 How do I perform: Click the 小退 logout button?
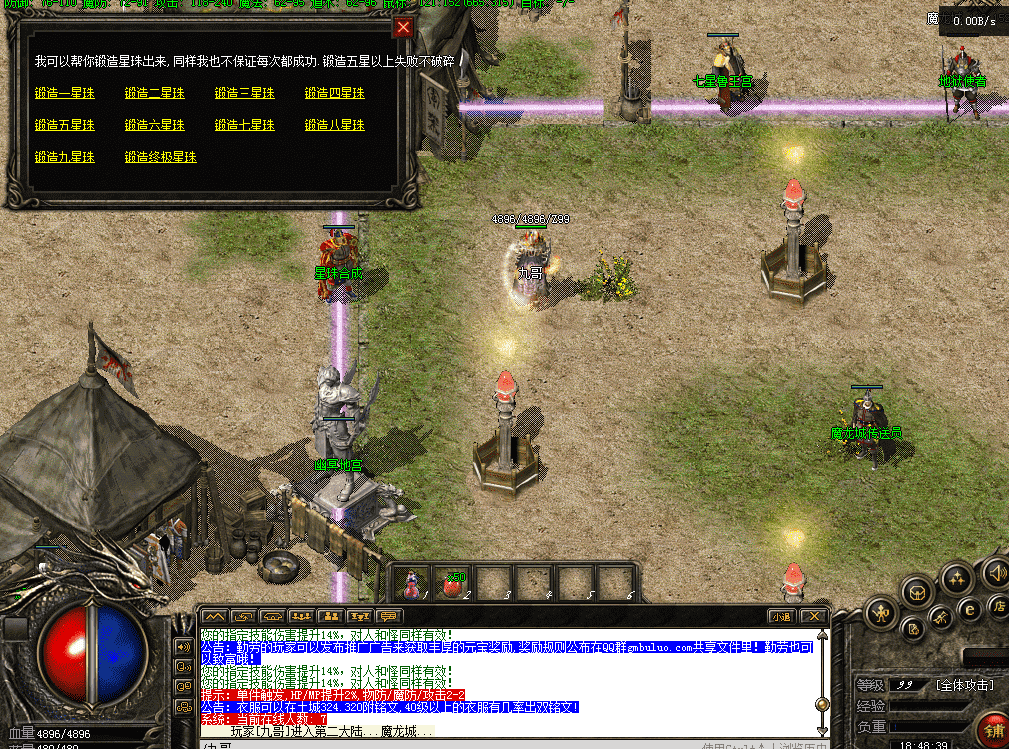tap(780, 616)
